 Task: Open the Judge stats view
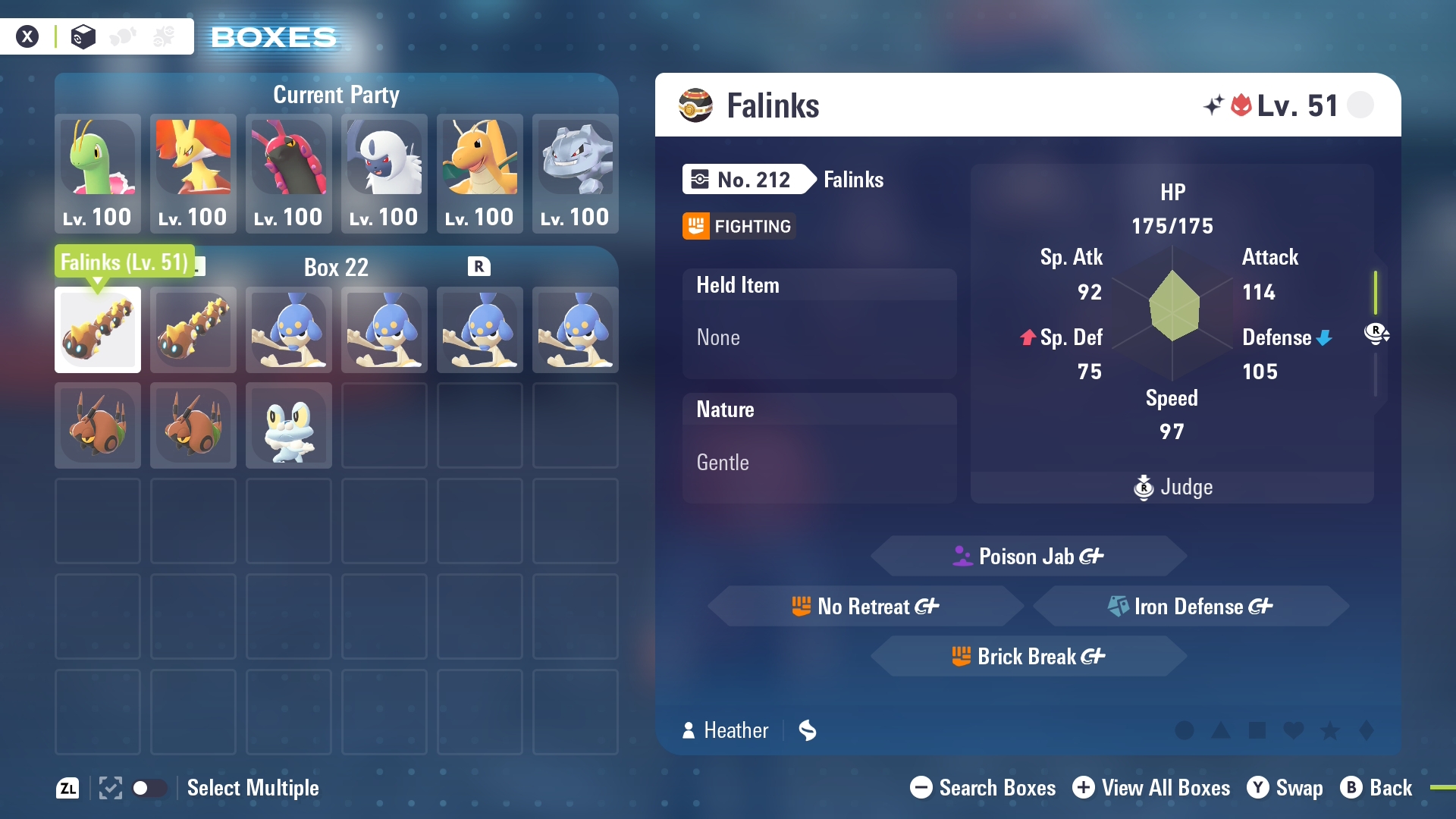tap(1172, 487)
